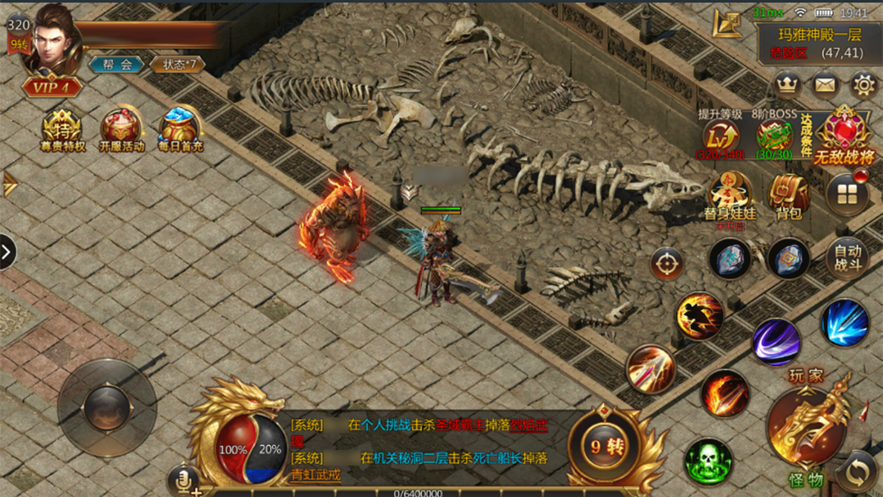The width and height of the screenshot is (883, 497).
Task: Open the mail envelope icon
Action: pos(825,84)
